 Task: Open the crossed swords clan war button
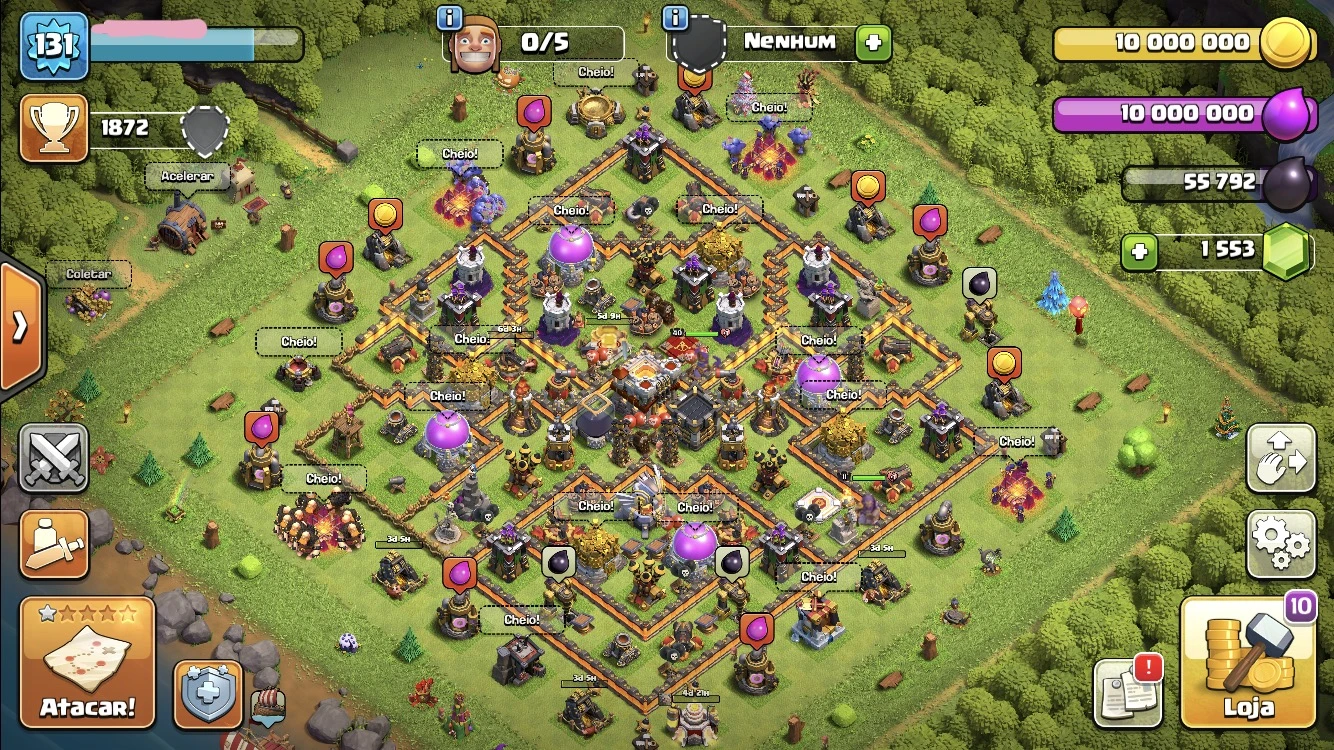[x=54, y=459]
